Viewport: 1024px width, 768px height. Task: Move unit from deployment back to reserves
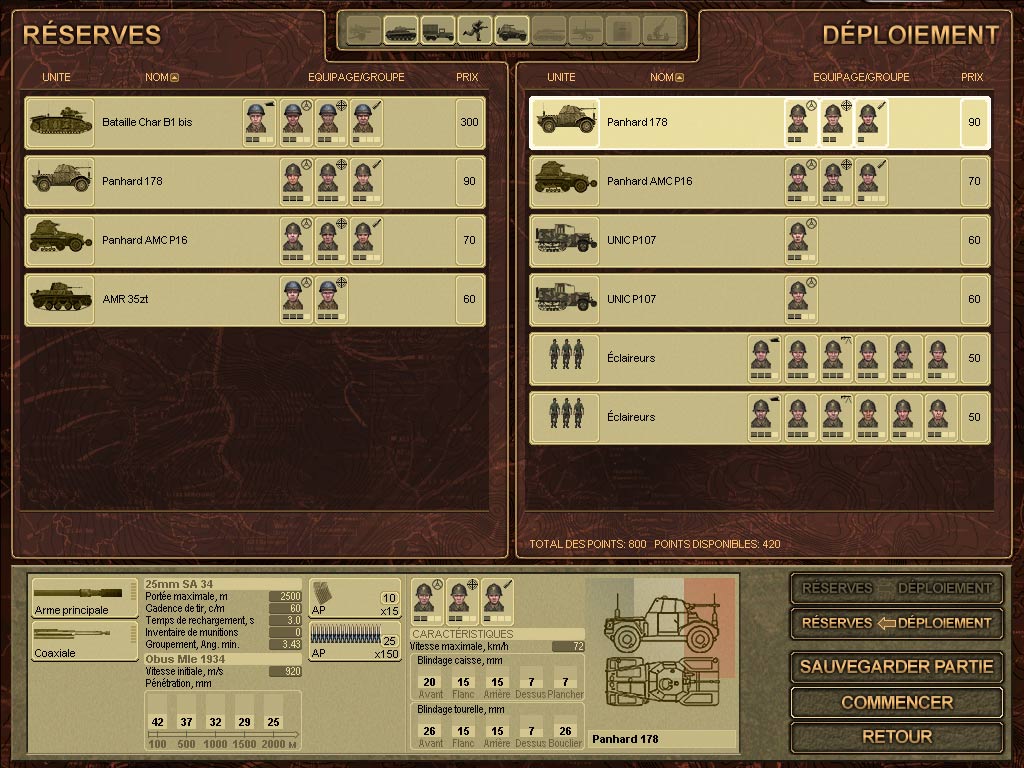(x=896, y=622)
